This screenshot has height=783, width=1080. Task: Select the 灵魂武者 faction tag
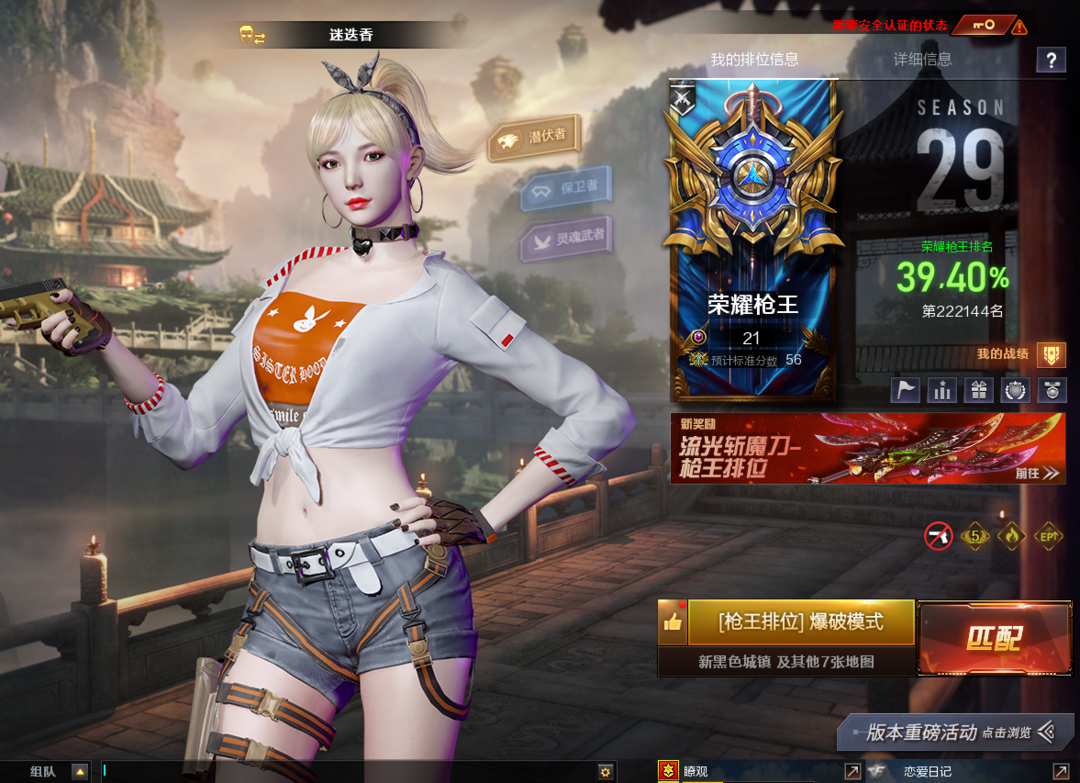(567, 240)
